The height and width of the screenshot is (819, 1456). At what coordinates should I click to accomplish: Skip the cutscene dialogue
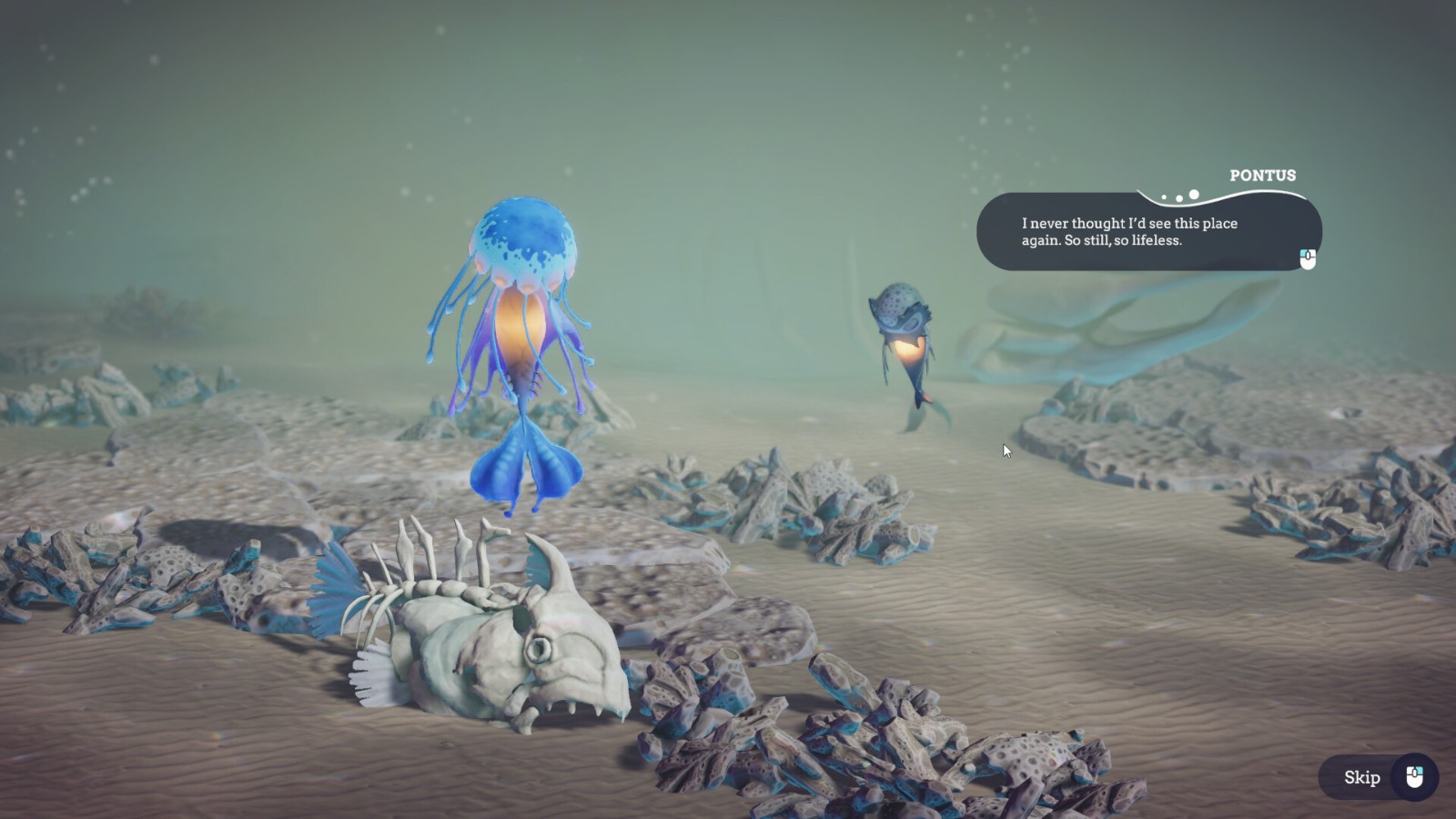(x=1378, y=777)
